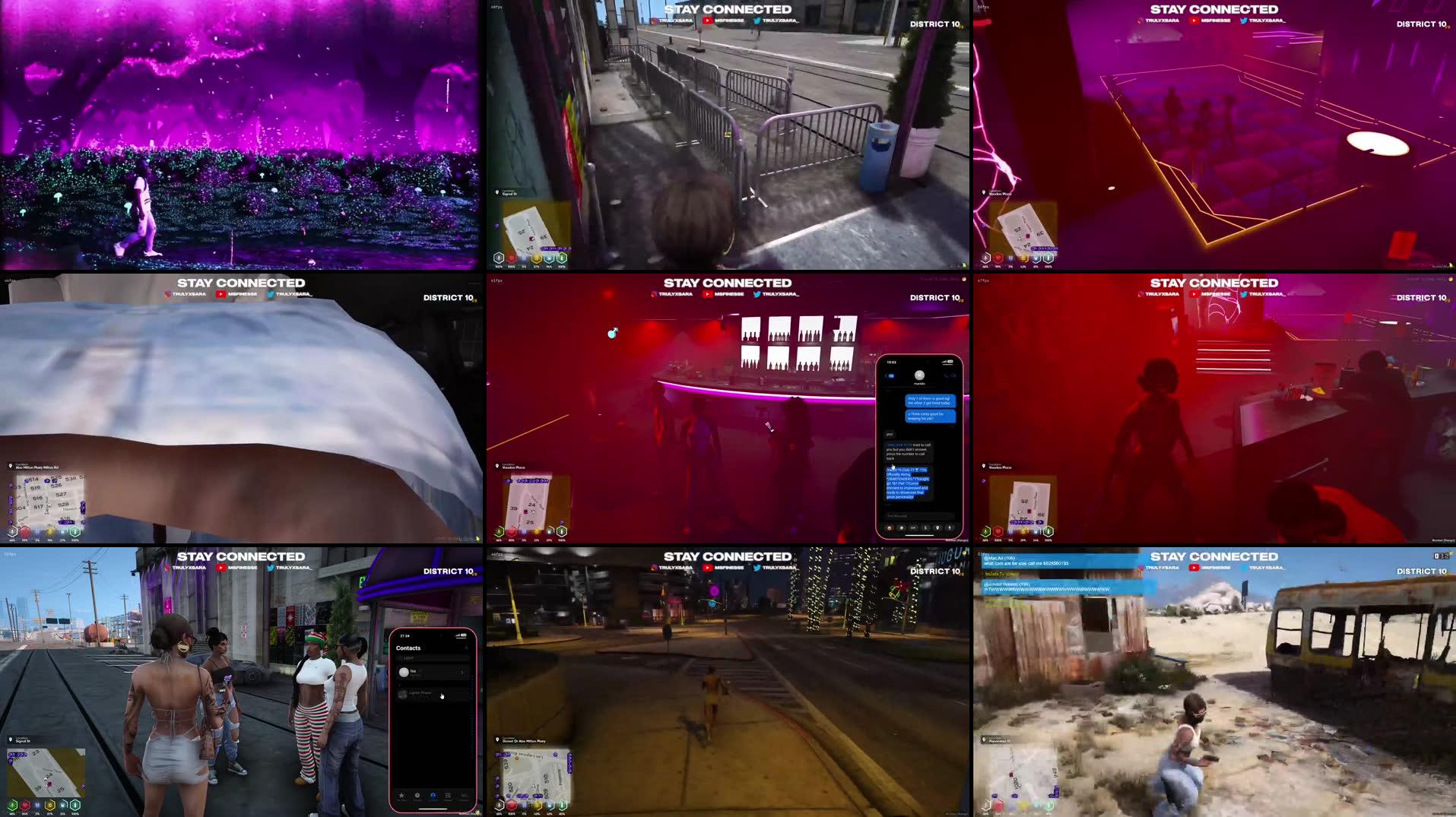Switch to the Contacts tab in the phone dock
This screenshot has height=817, width=1456.
tap(432, 796)
